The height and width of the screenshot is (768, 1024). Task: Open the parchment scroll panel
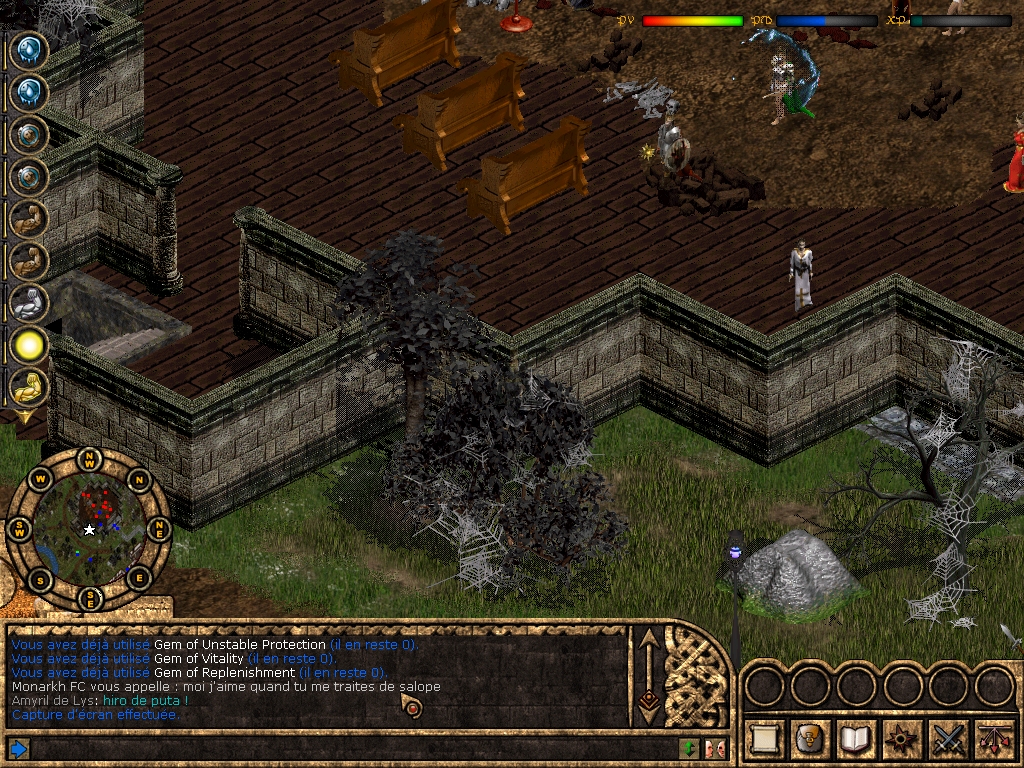coord(764,739)
